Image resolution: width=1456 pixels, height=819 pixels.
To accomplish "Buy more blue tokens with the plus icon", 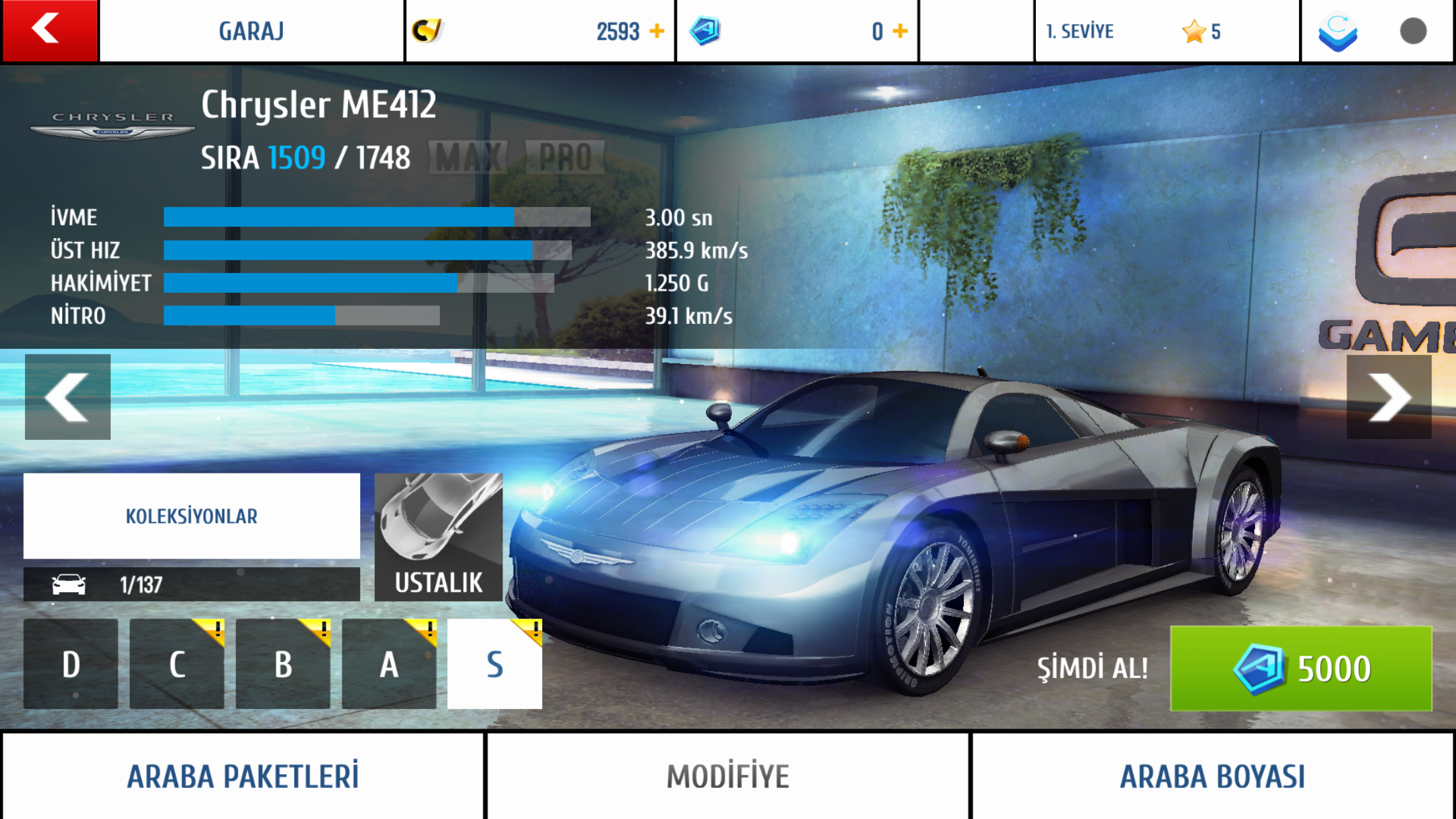I will 900,31.
